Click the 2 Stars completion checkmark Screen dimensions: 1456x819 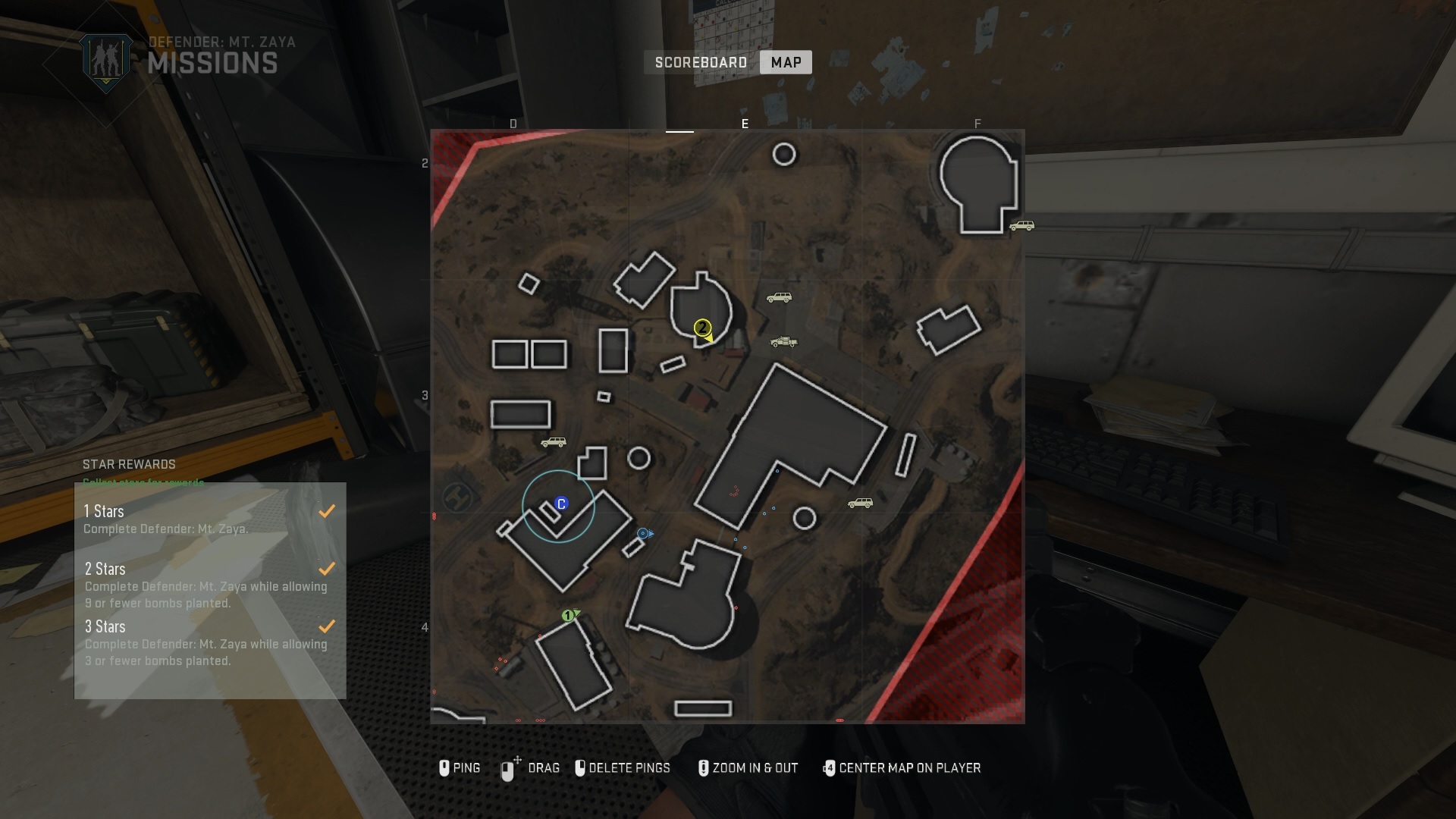328,568
